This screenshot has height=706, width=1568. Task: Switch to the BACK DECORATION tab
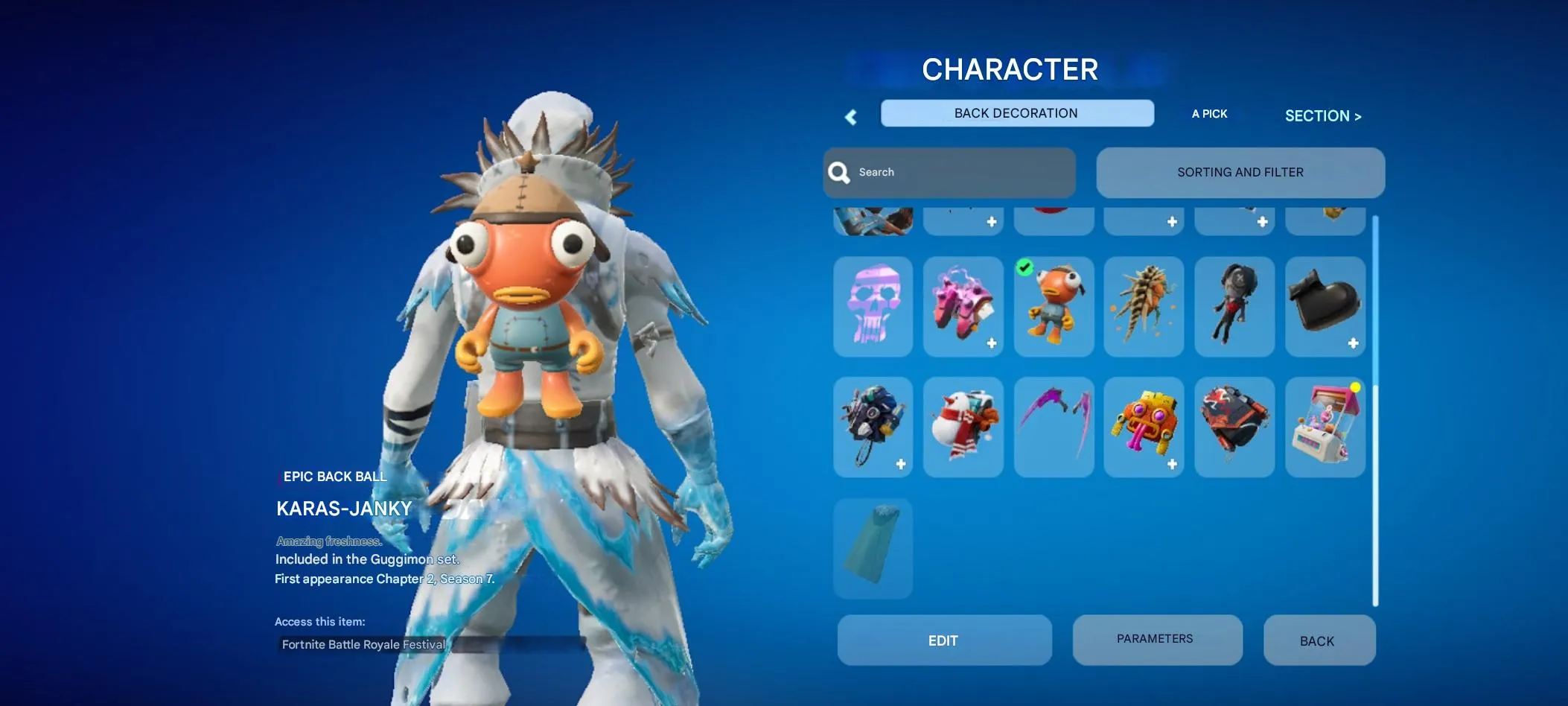(1016, 112)
